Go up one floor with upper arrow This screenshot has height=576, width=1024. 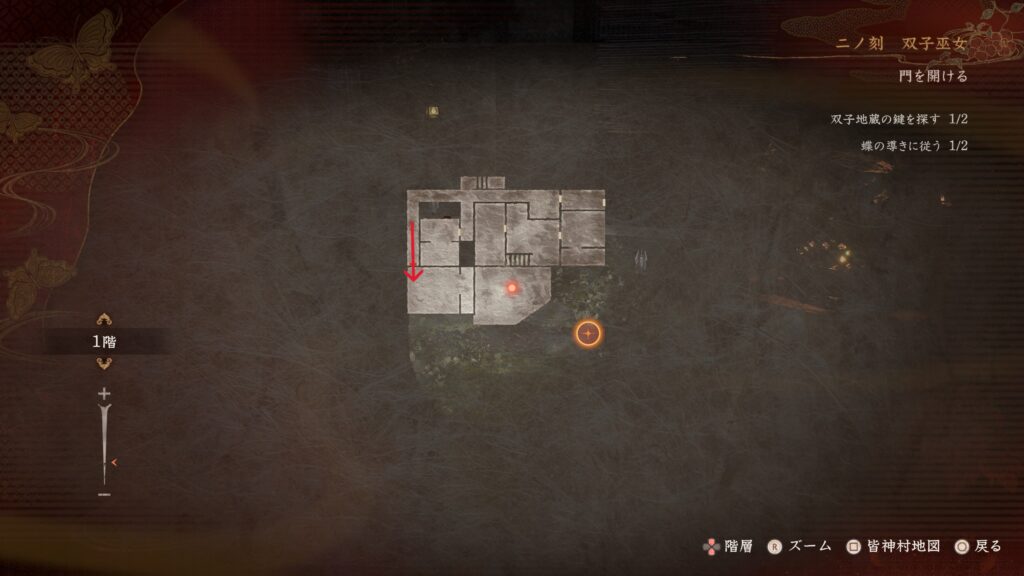(103, 320)
